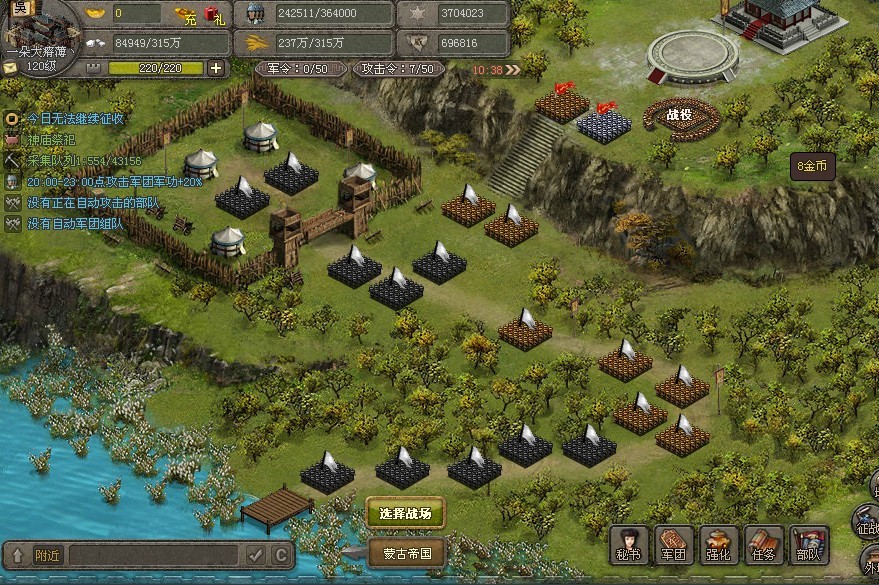Click the 8金币 gold coin button
This screenshot has height=585, width=879.
(x=812, y=166)
